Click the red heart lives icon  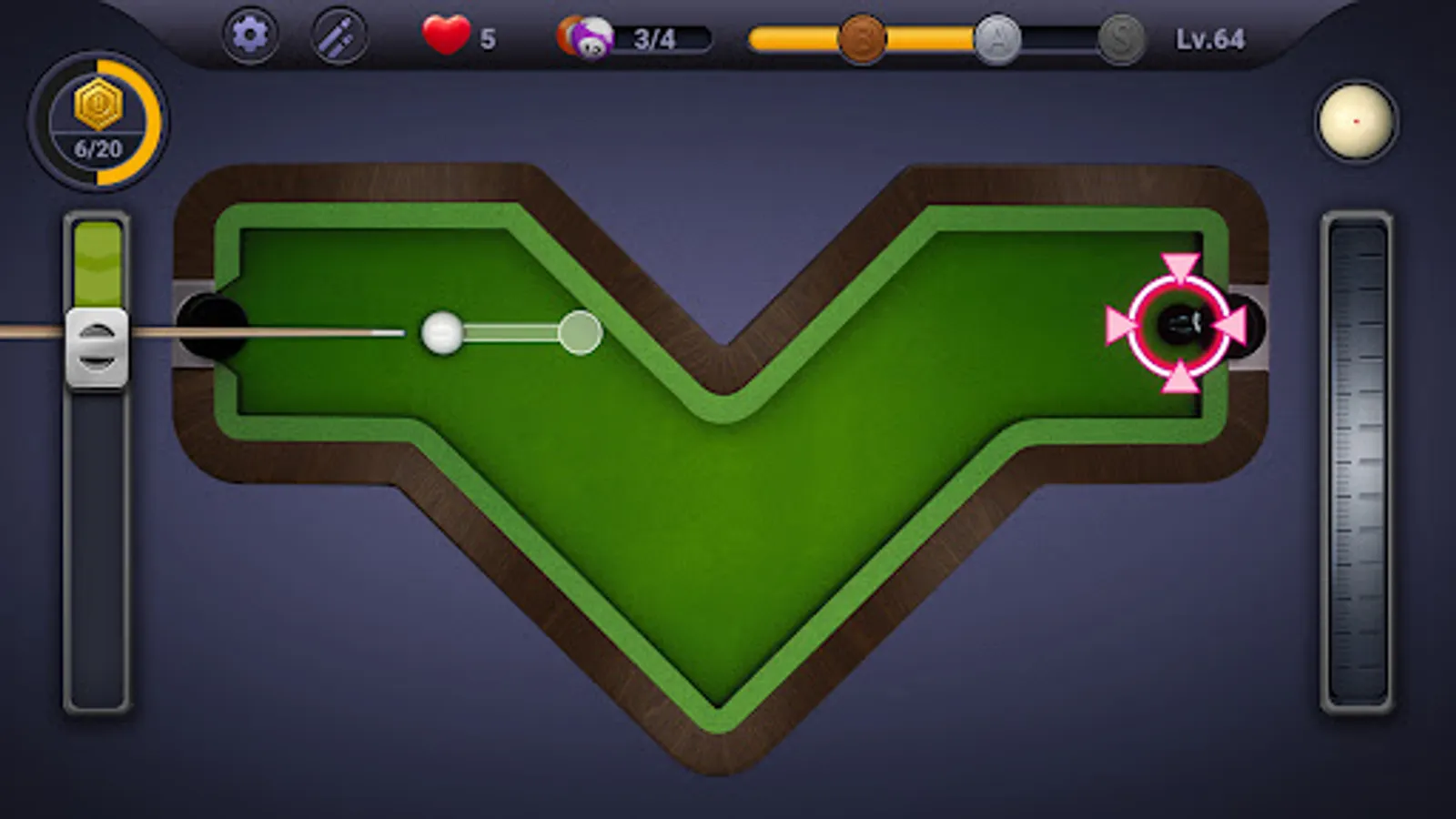(x=445, y=36)
